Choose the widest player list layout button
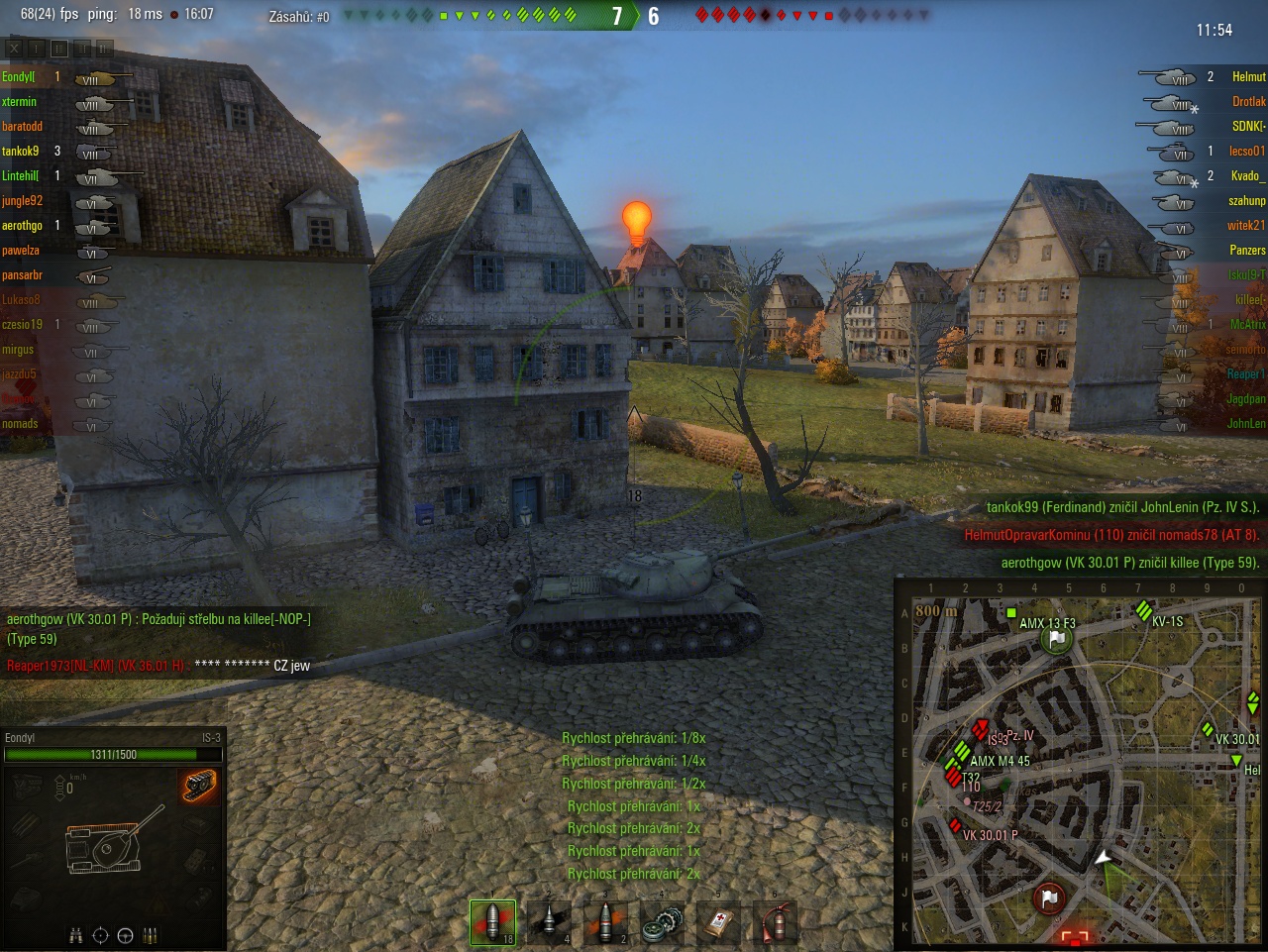Image resolution: width=1268 pixels, height=952 pixels. tap(105, 48)
